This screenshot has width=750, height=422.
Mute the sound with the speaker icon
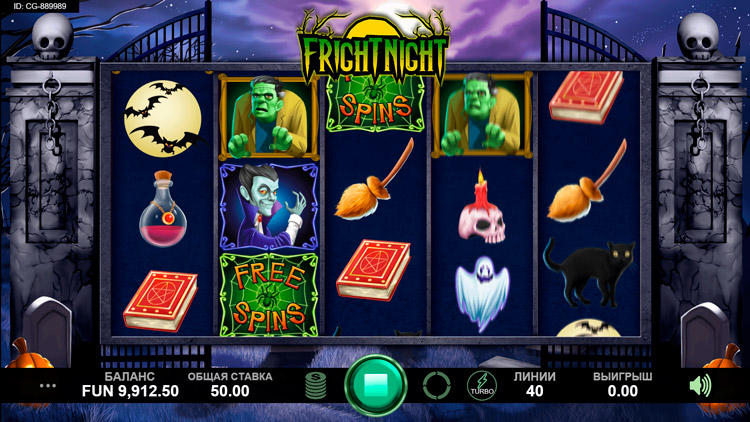point(700,385)
